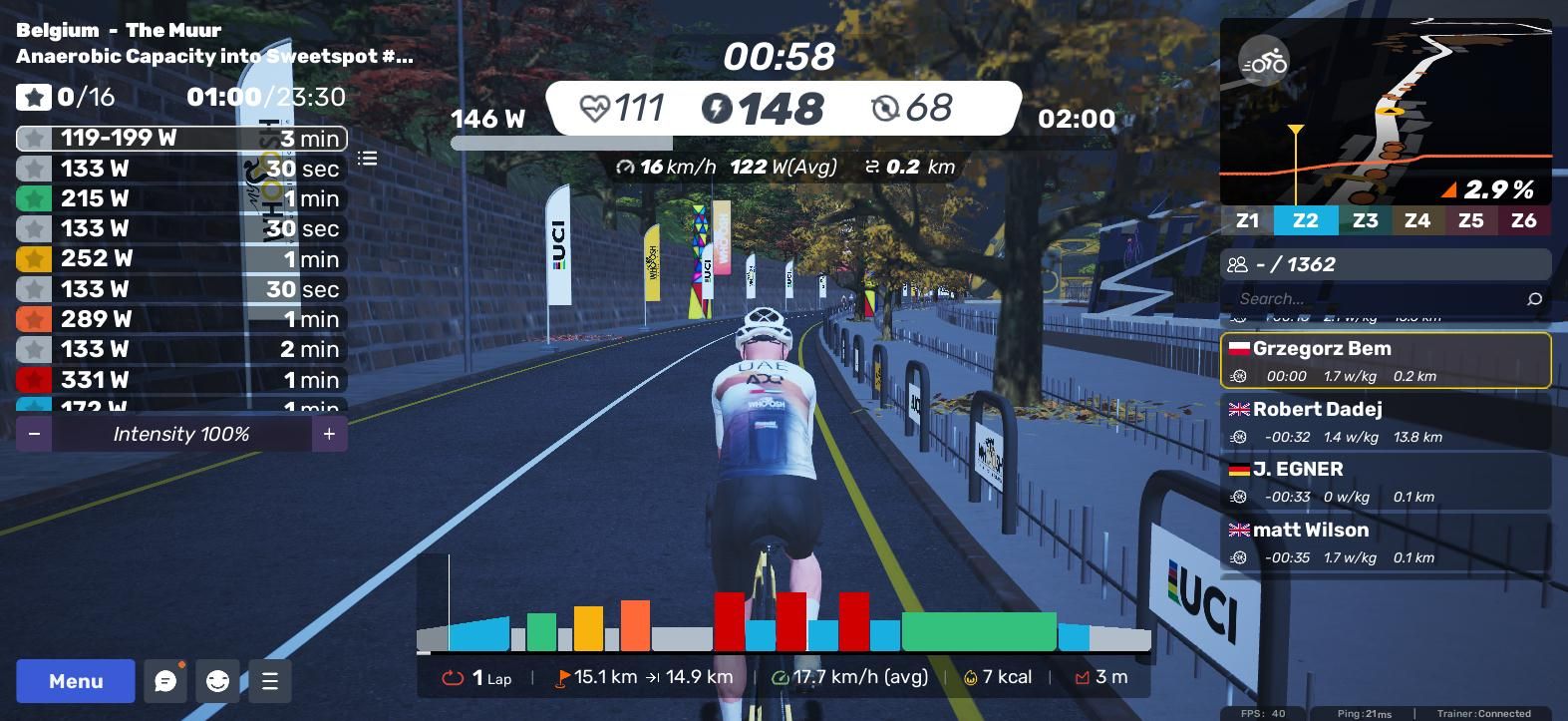Screen dimensions: 1568x721
Task: Select rider J. EGNER in the list
Action: pyautogui.click(x=1386, y=481)
